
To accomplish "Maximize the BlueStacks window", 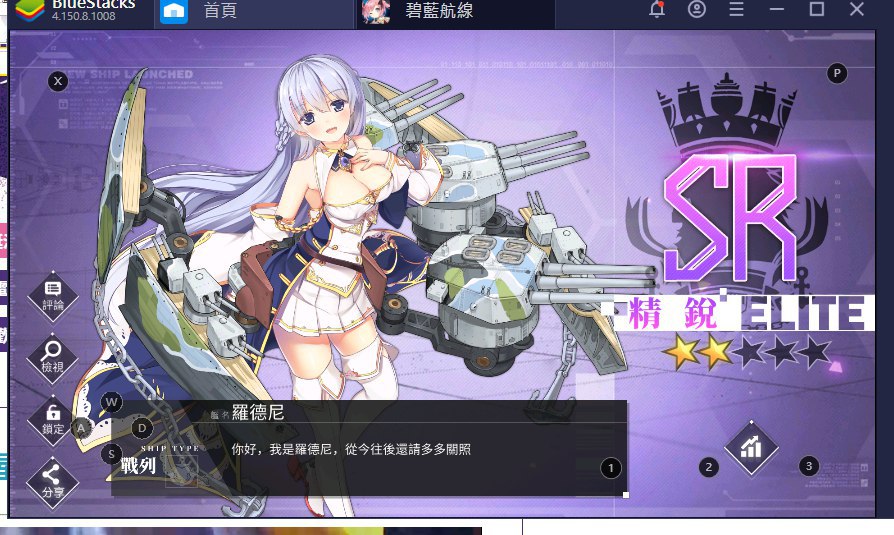I will coord(817,10).
